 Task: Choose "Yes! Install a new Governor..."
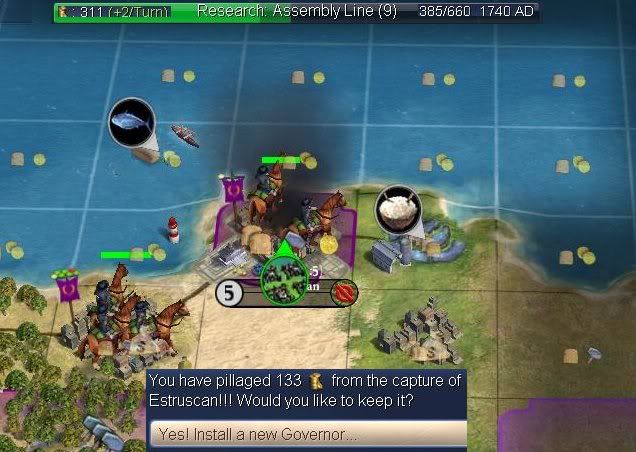307,435
